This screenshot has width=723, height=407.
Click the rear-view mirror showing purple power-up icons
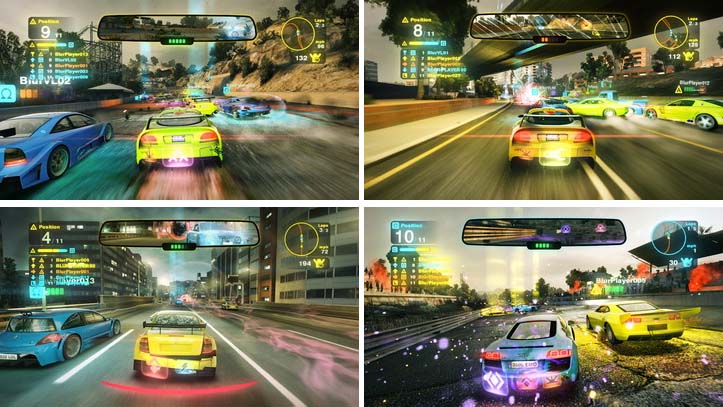(x=543, y=232)
